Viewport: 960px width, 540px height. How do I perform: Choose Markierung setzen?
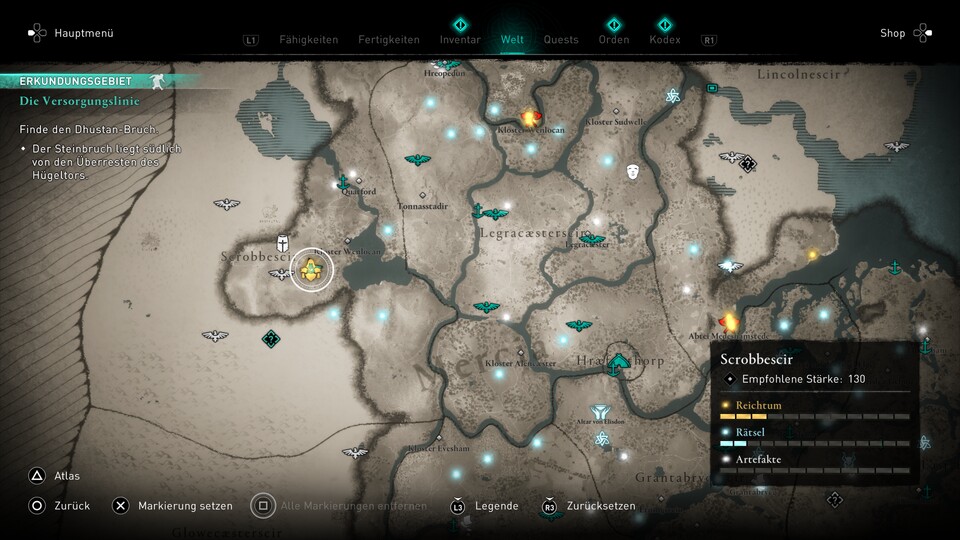[x=185, y=506]
